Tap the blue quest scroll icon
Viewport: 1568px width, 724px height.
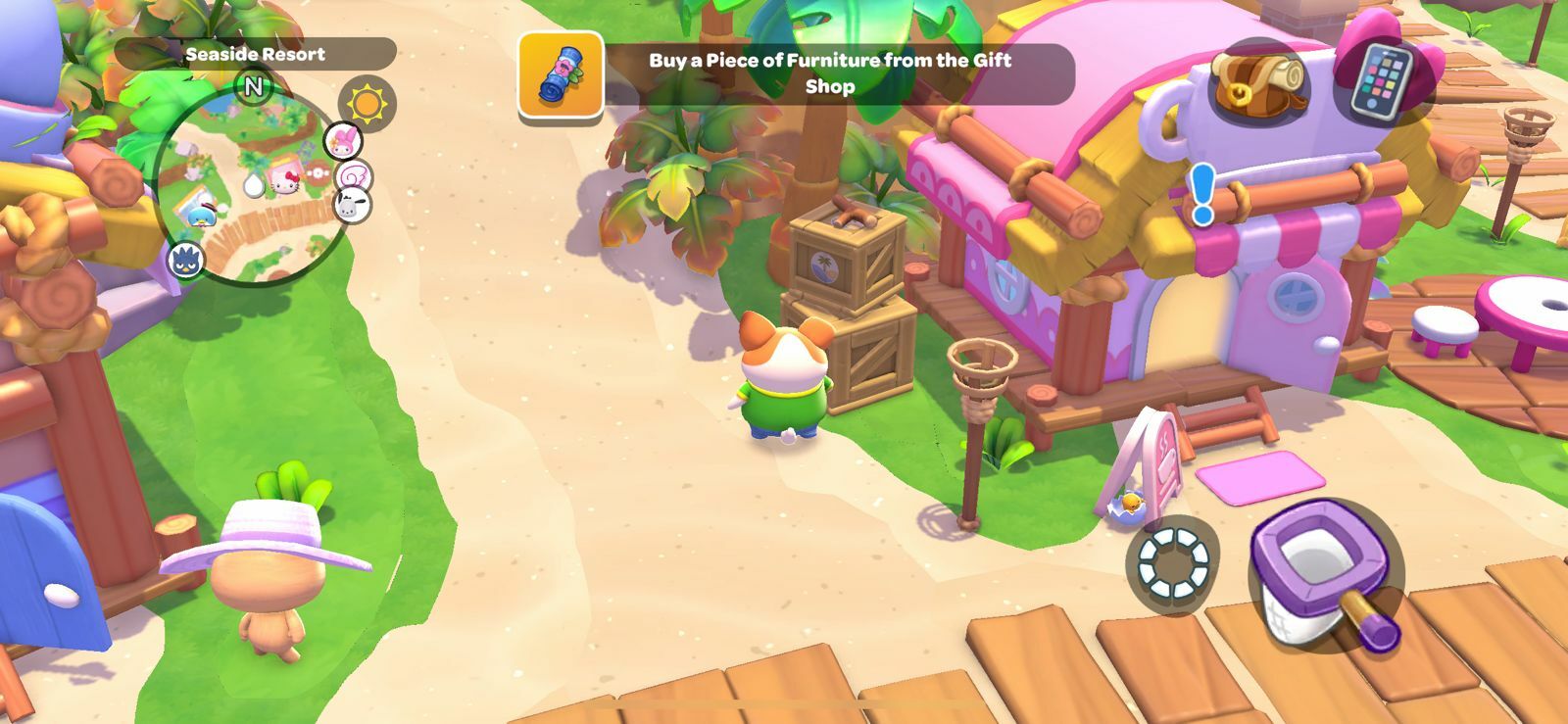tap(561, 73)
